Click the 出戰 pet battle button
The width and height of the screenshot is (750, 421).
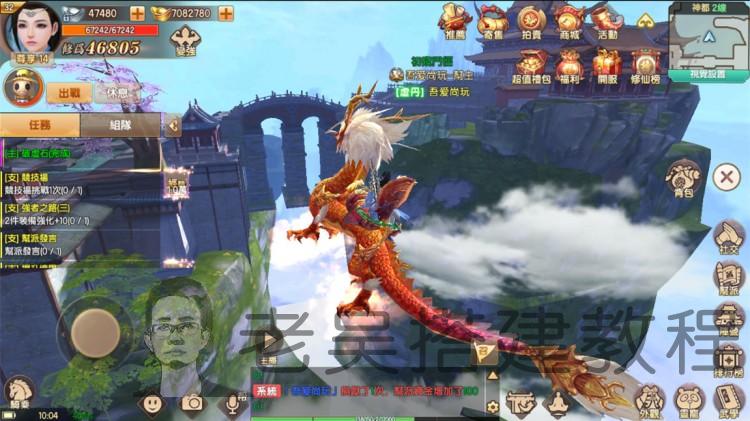click(69, 92)
